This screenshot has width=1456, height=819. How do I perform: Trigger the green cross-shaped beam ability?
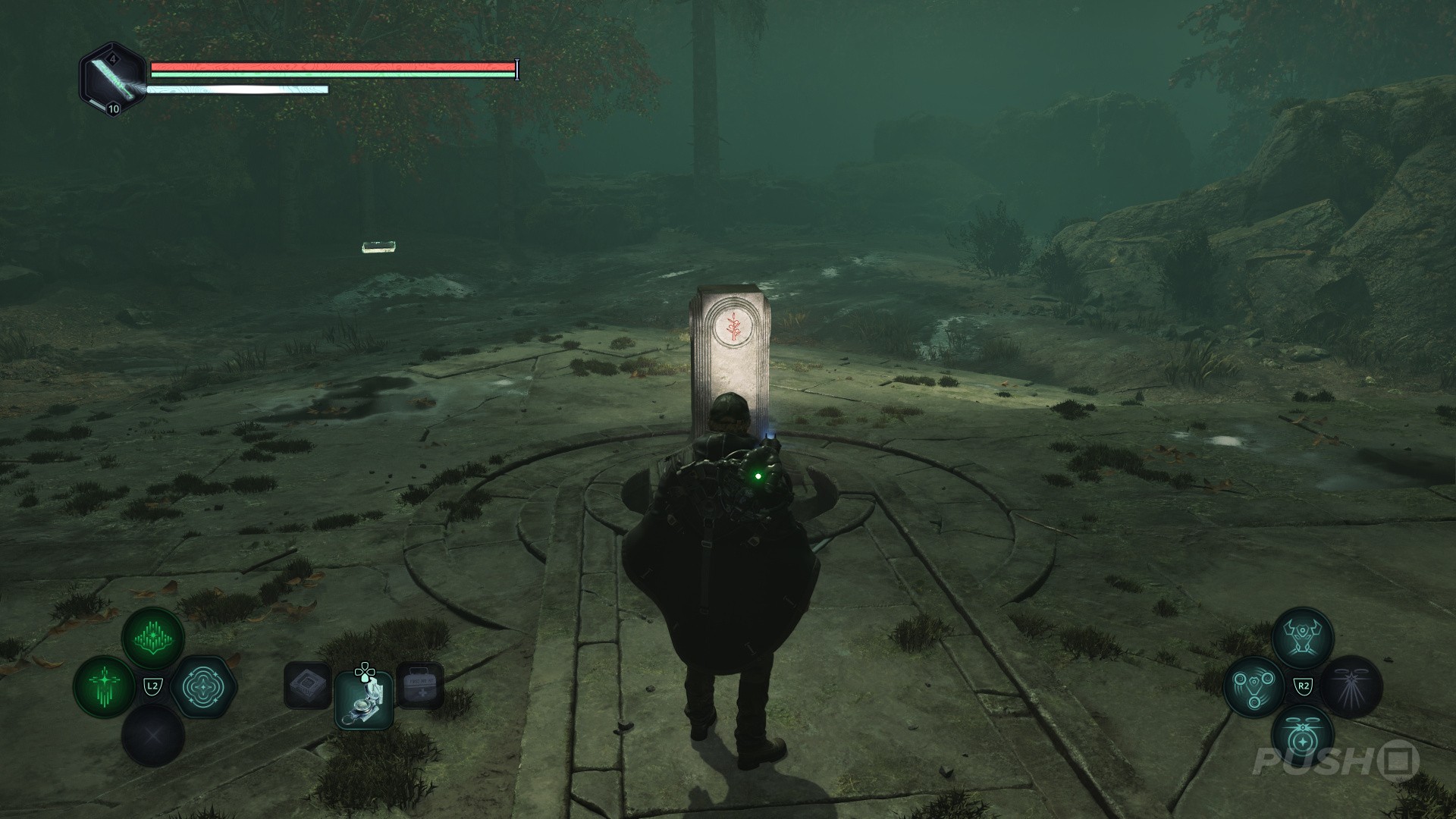pos(105,686)
